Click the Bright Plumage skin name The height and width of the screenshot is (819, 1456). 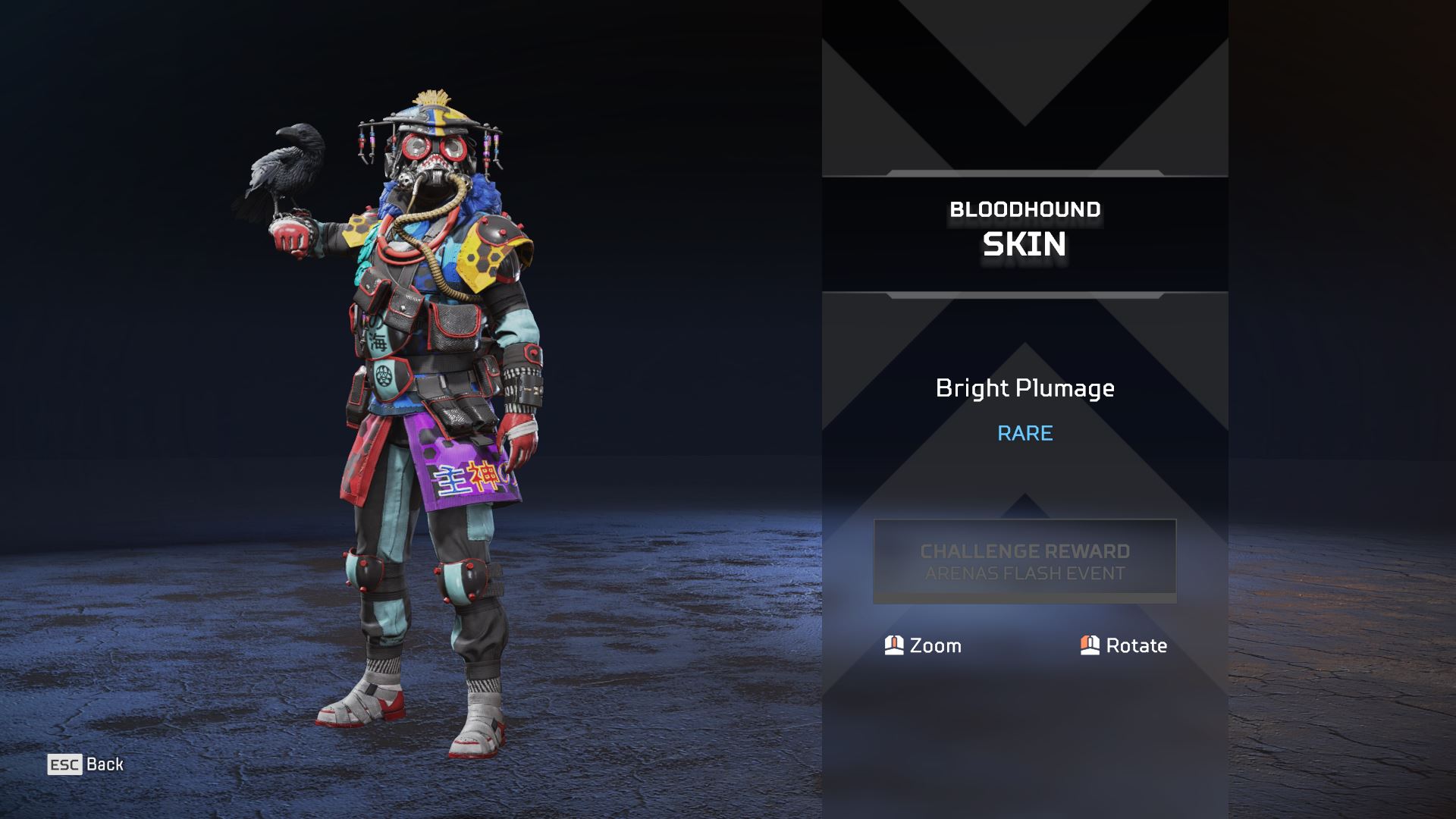(x=1025, y=388)
